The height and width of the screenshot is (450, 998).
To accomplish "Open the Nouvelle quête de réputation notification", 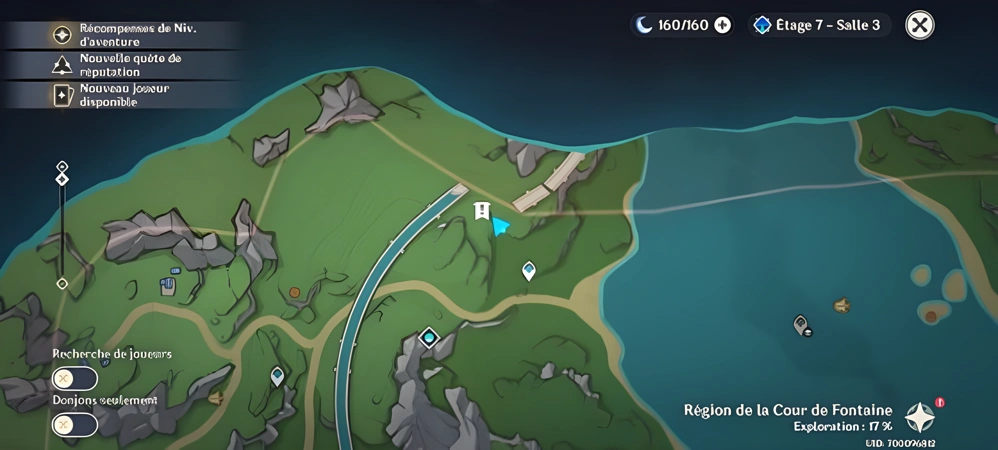I will 125,65.
